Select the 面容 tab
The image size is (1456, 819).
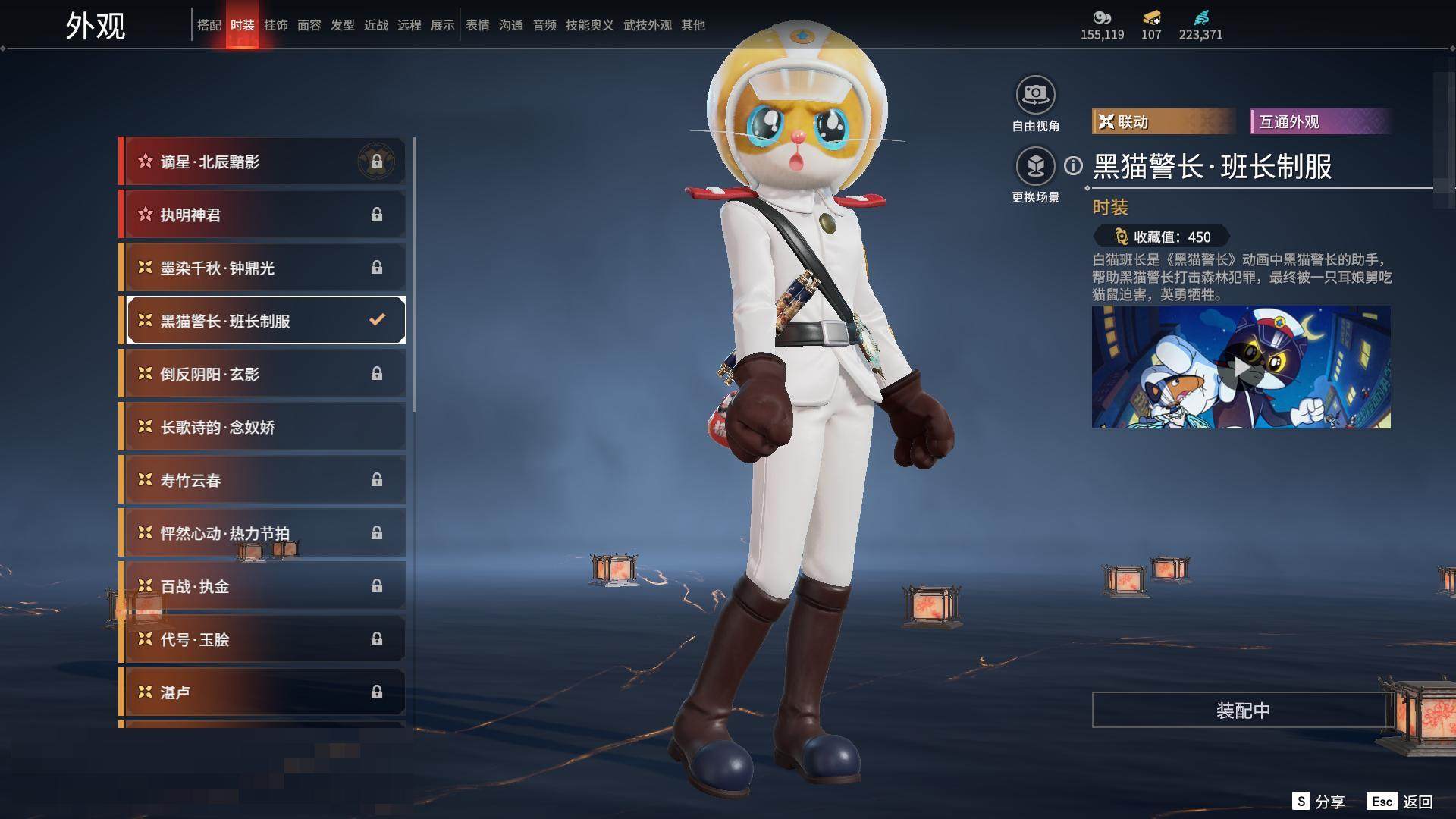[x=309, y=25]
